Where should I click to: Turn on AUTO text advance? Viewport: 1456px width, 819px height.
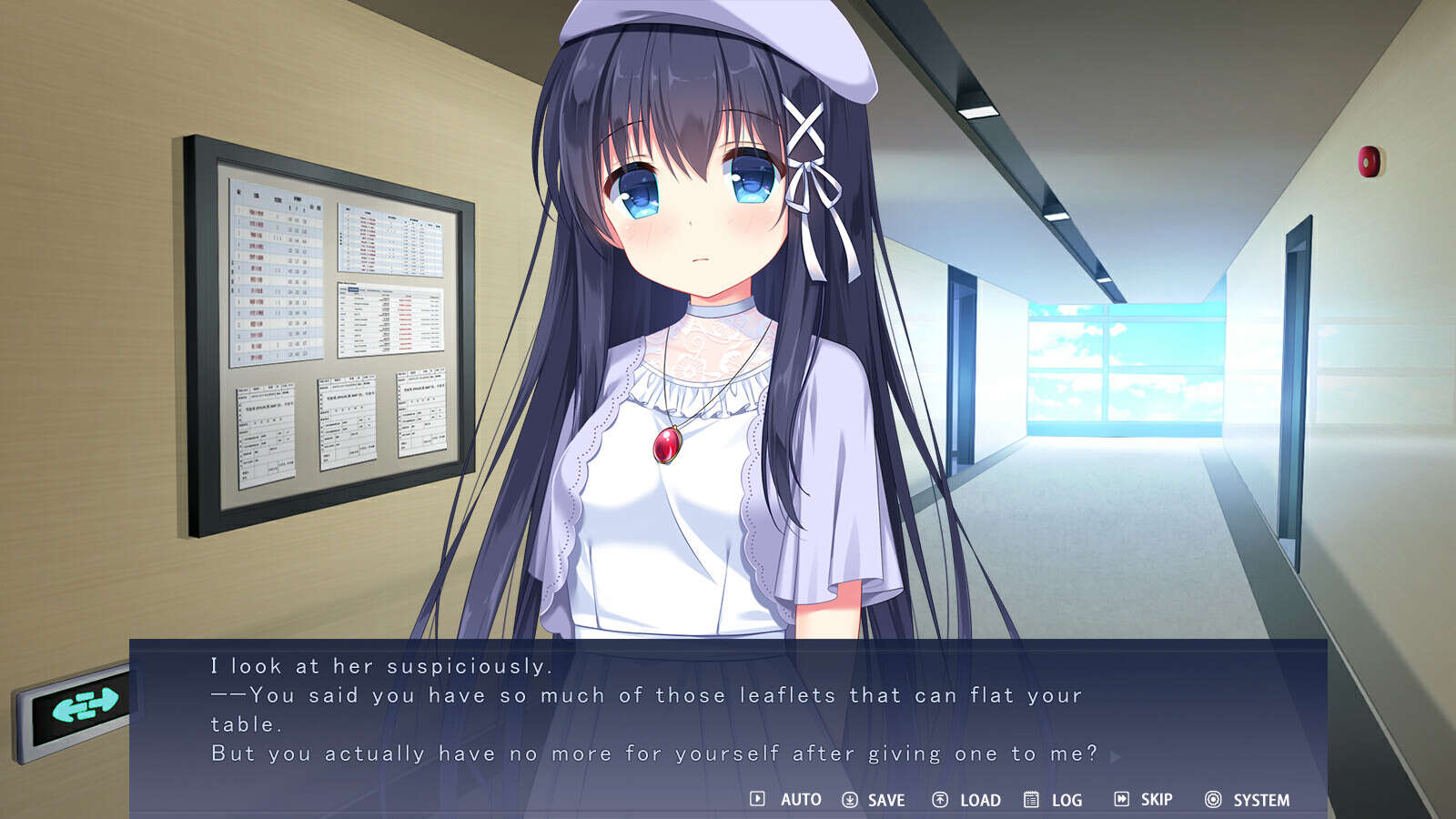coord(786,800)
